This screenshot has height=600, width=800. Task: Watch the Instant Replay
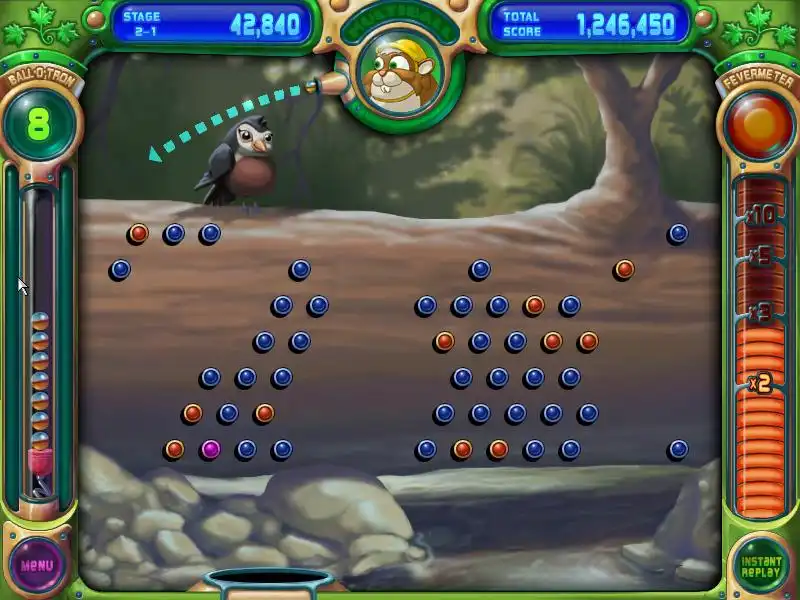pos(760,564)
